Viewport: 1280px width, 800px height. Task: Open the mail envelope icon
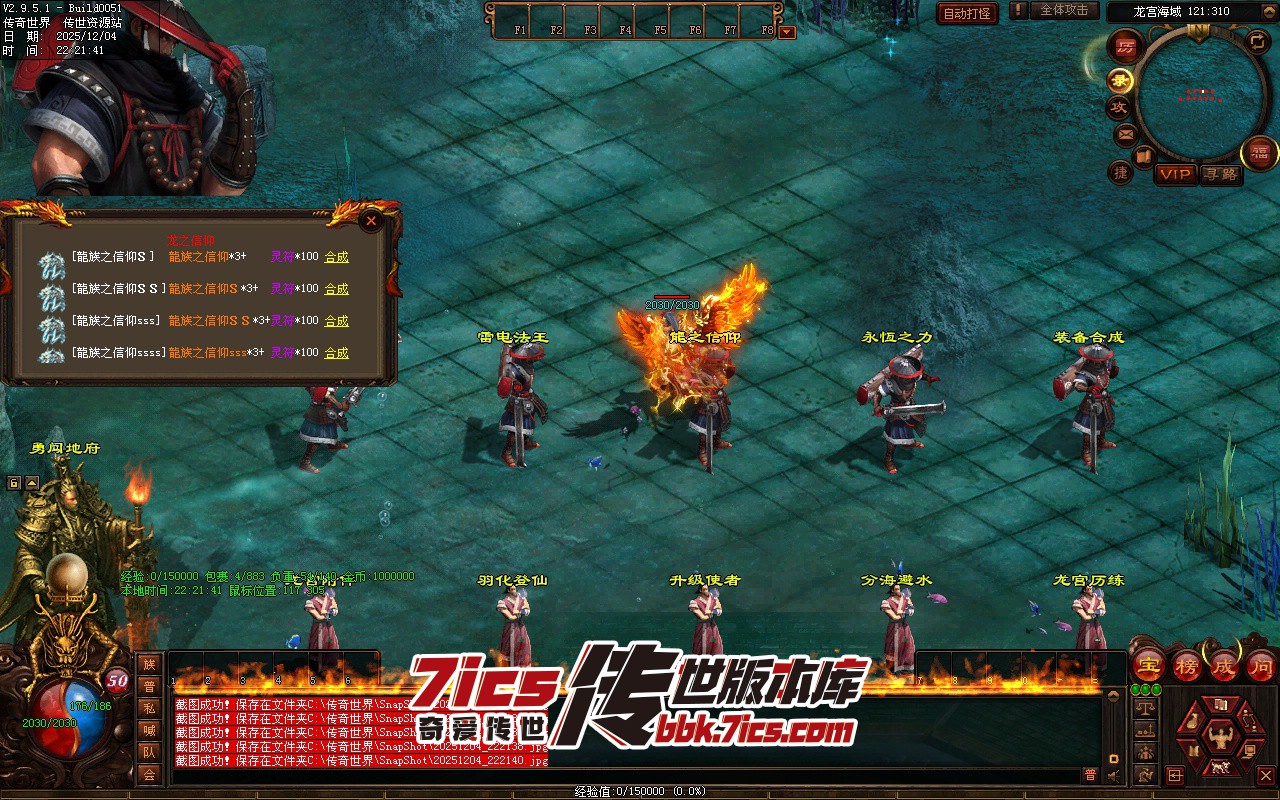[1125, 134]
